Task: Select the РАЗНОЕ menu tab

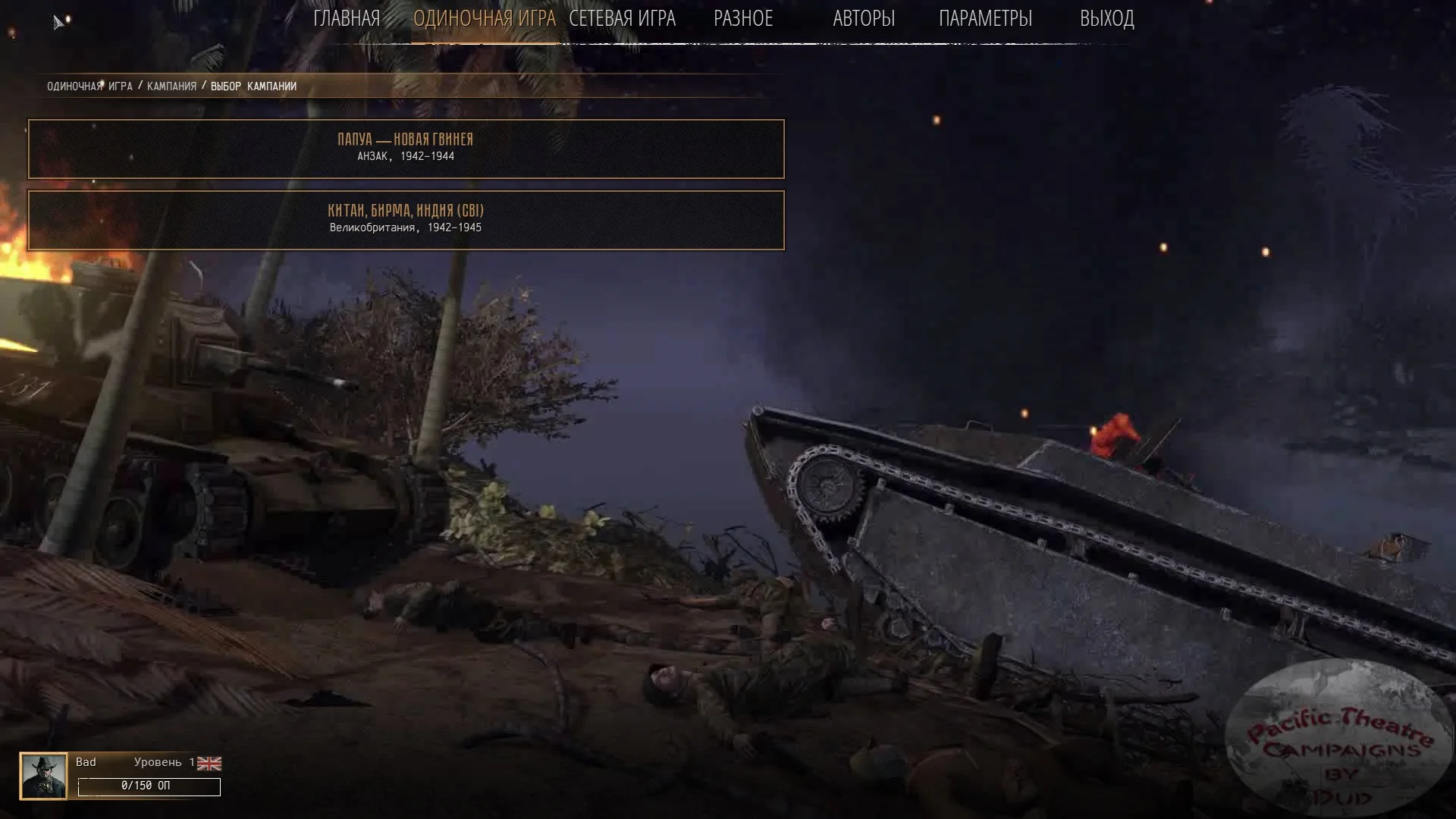Action: (x=743, y=18)
